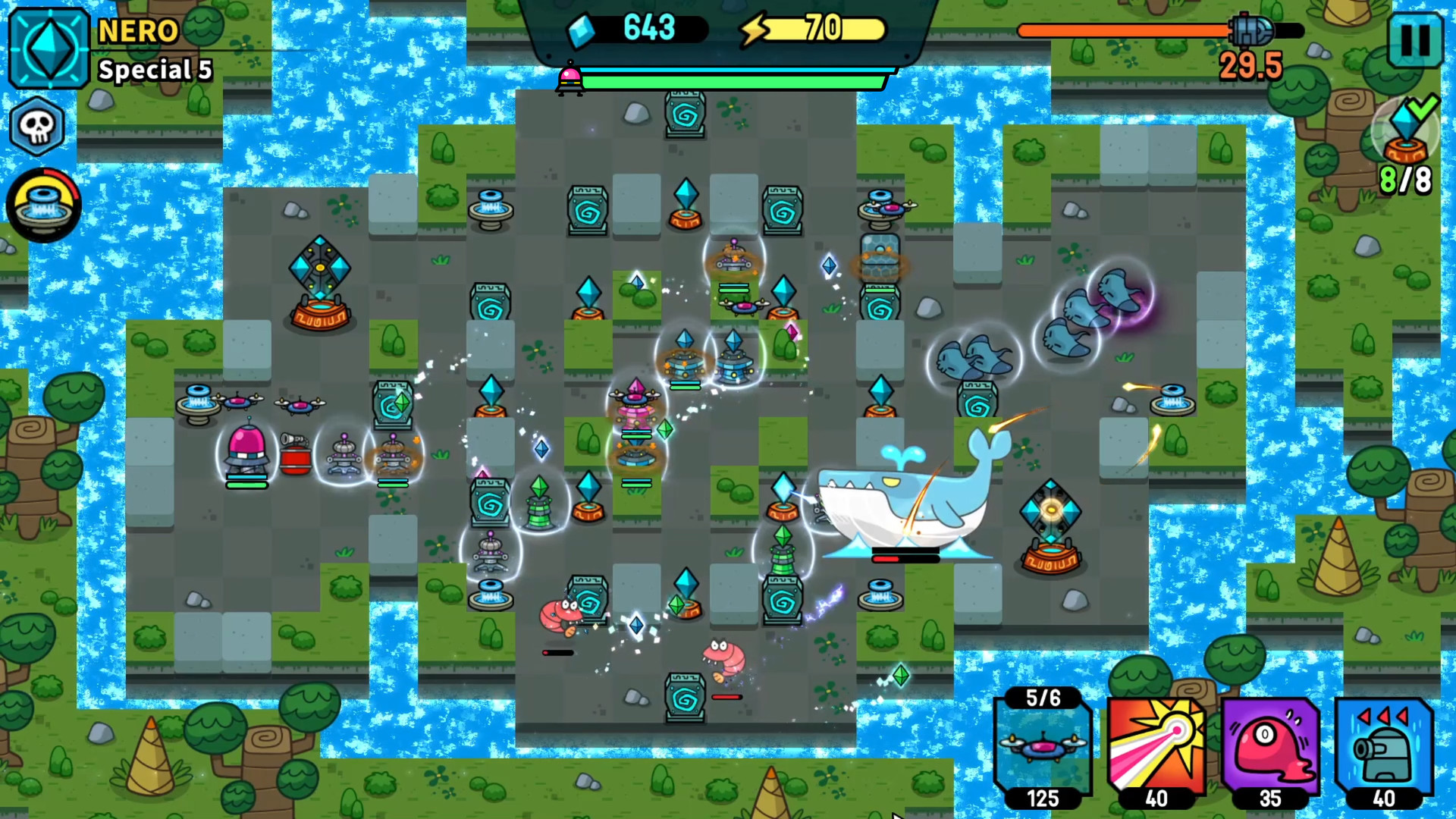Image resolution: width=1456 pixels, height=819 pixels.
Task: Open the skull enemy info icon
Action: point(37,125)
